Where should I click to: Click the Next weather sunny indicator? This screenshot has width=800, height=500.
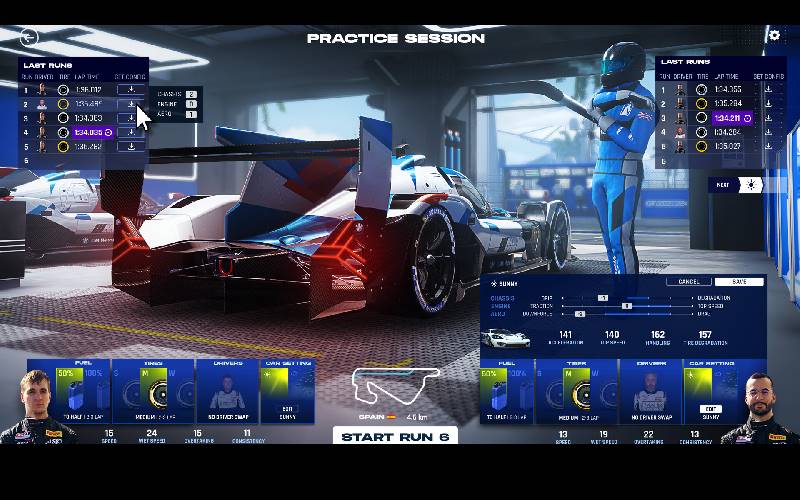pos(749,185)
